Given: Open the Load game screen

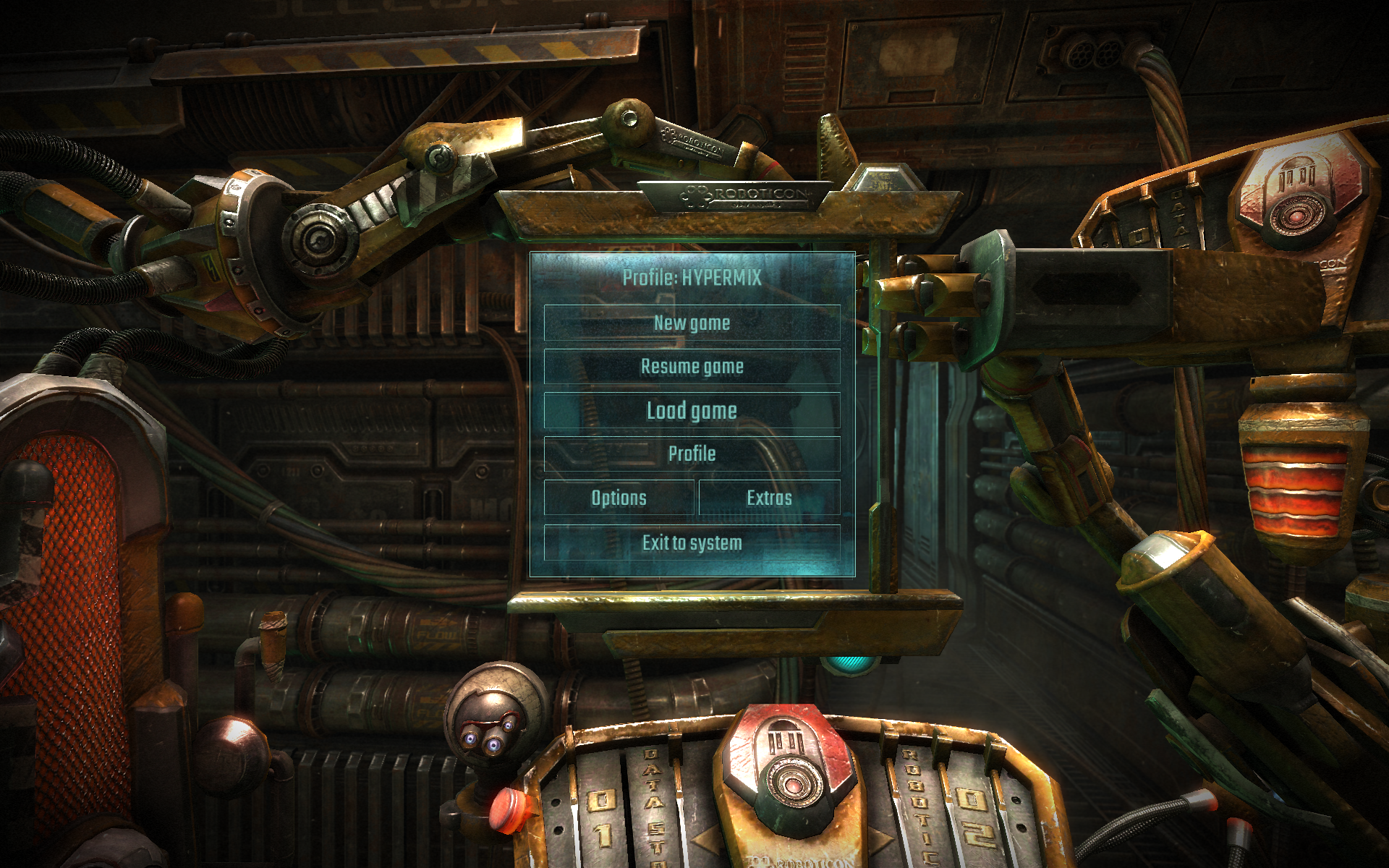Looking at the screenshot, I should coord(692,411).
